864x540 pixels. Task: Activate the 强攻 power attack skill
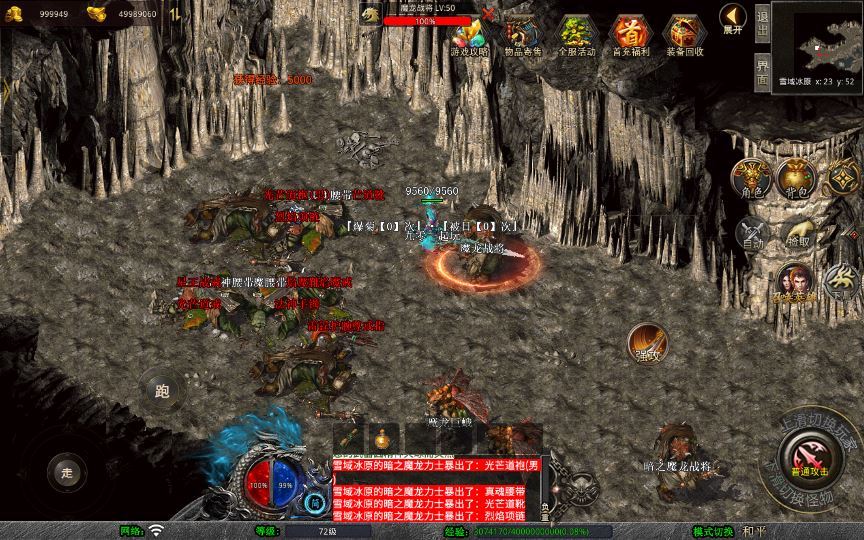pyautogui.click(x=648, y=344)
